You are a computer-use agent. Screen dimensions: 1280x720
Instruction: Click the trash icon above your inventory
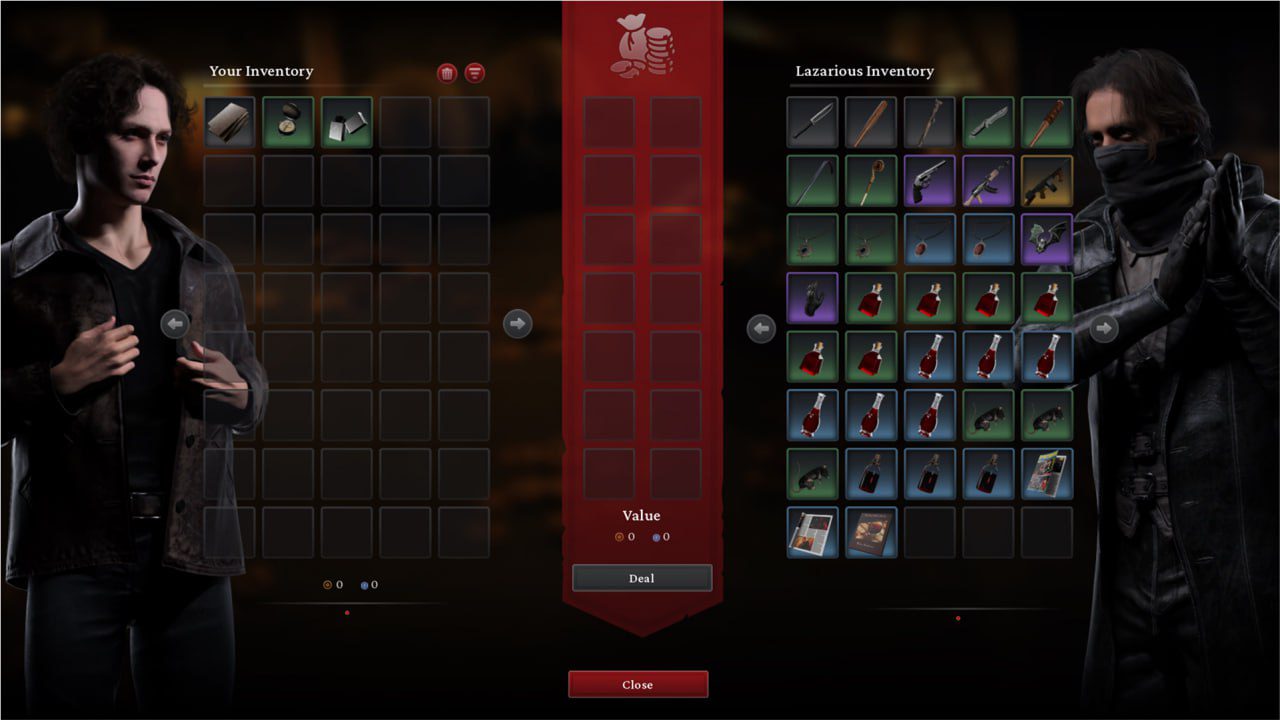[447, 72]
